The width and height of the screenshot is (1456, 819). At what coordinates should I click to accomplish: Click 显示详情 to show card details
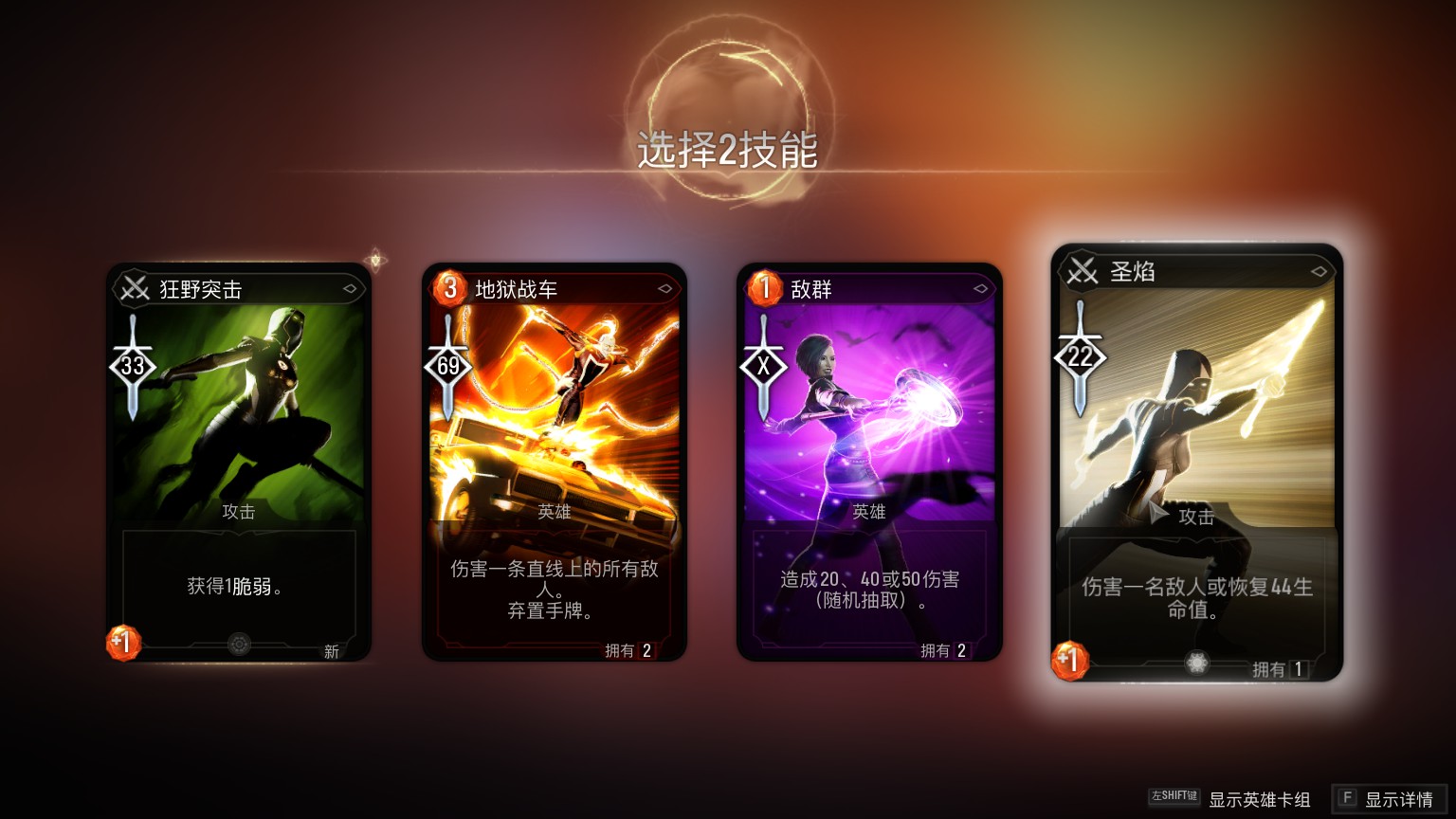tap(1393, 796)
